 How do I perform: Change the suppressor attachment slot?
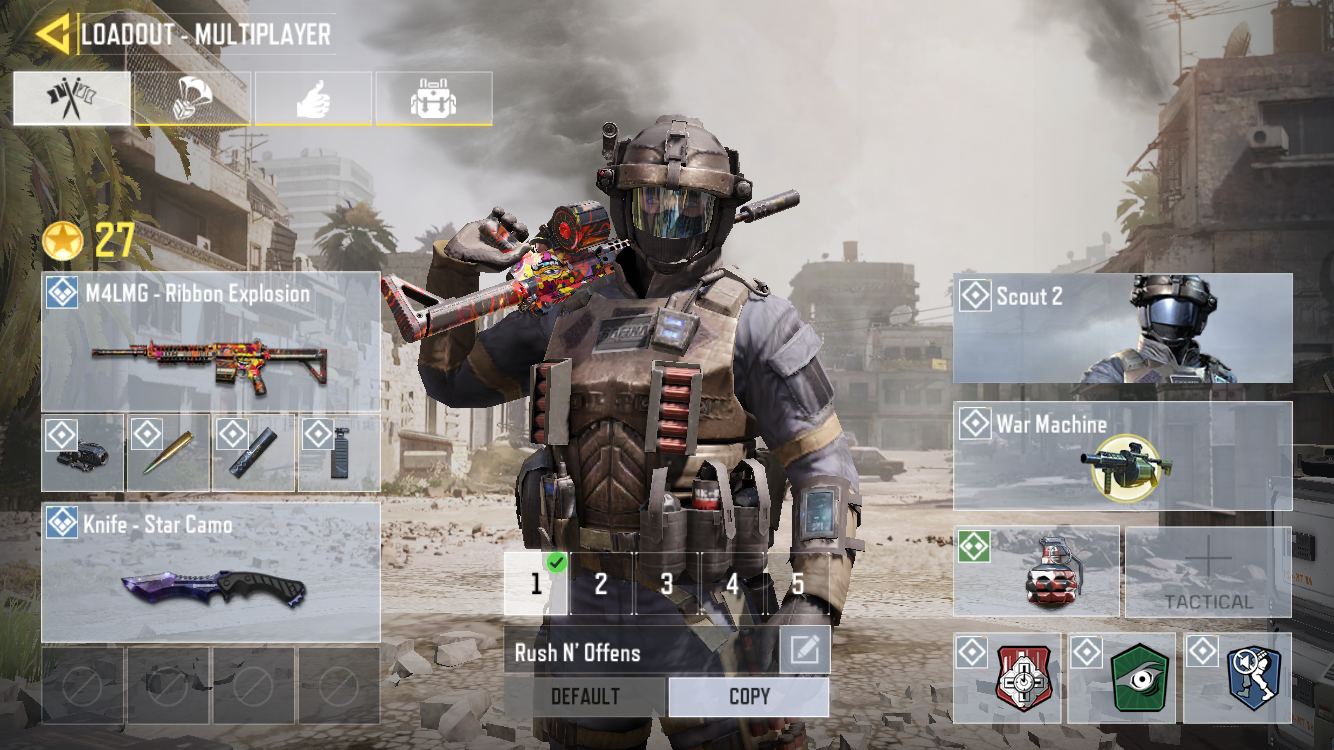click(x=254, y=453)
